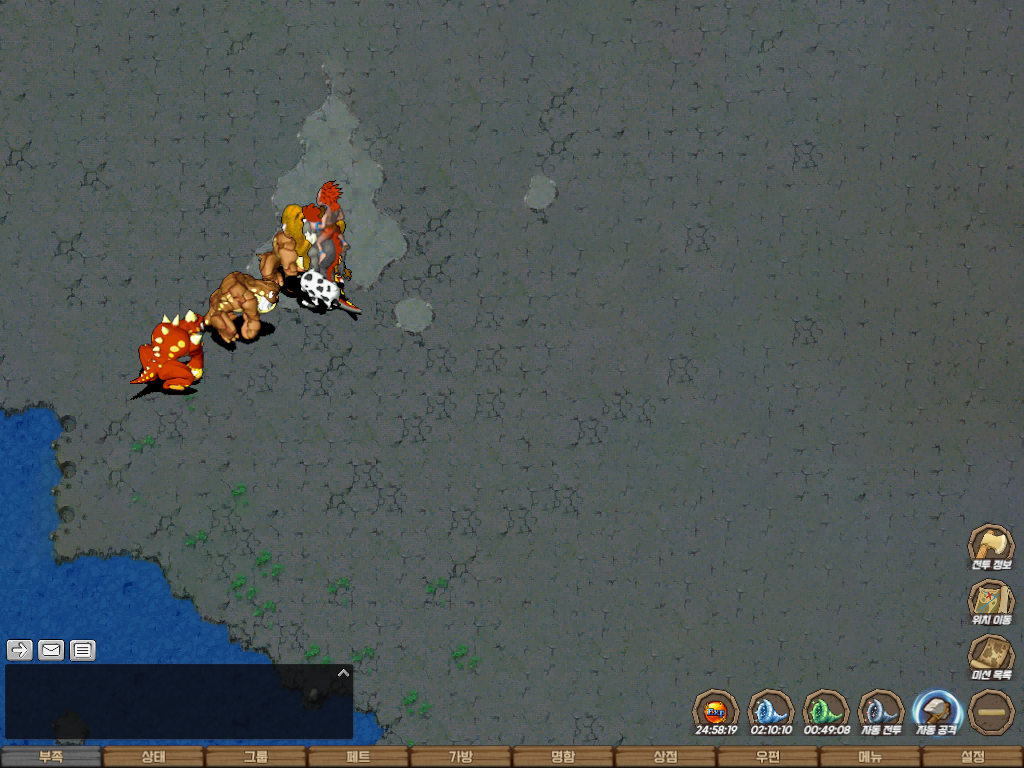Click the 위치 이동 map icon
The image size is (1024, 768).
pos(991,600)
